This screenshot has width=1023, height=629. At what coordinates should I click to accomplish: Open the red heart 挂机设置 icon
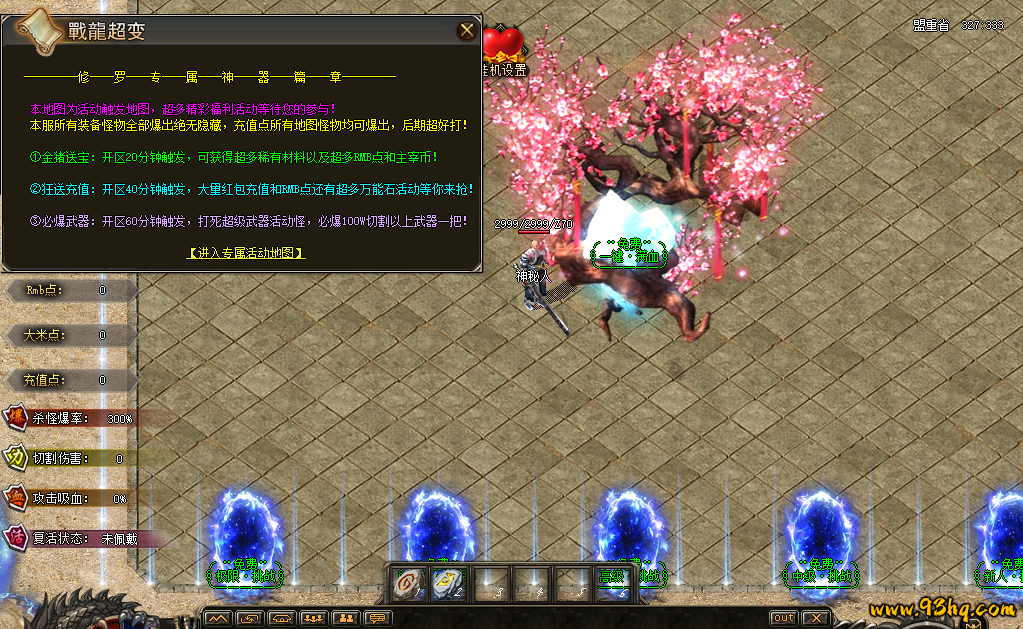tap(503, 44)
